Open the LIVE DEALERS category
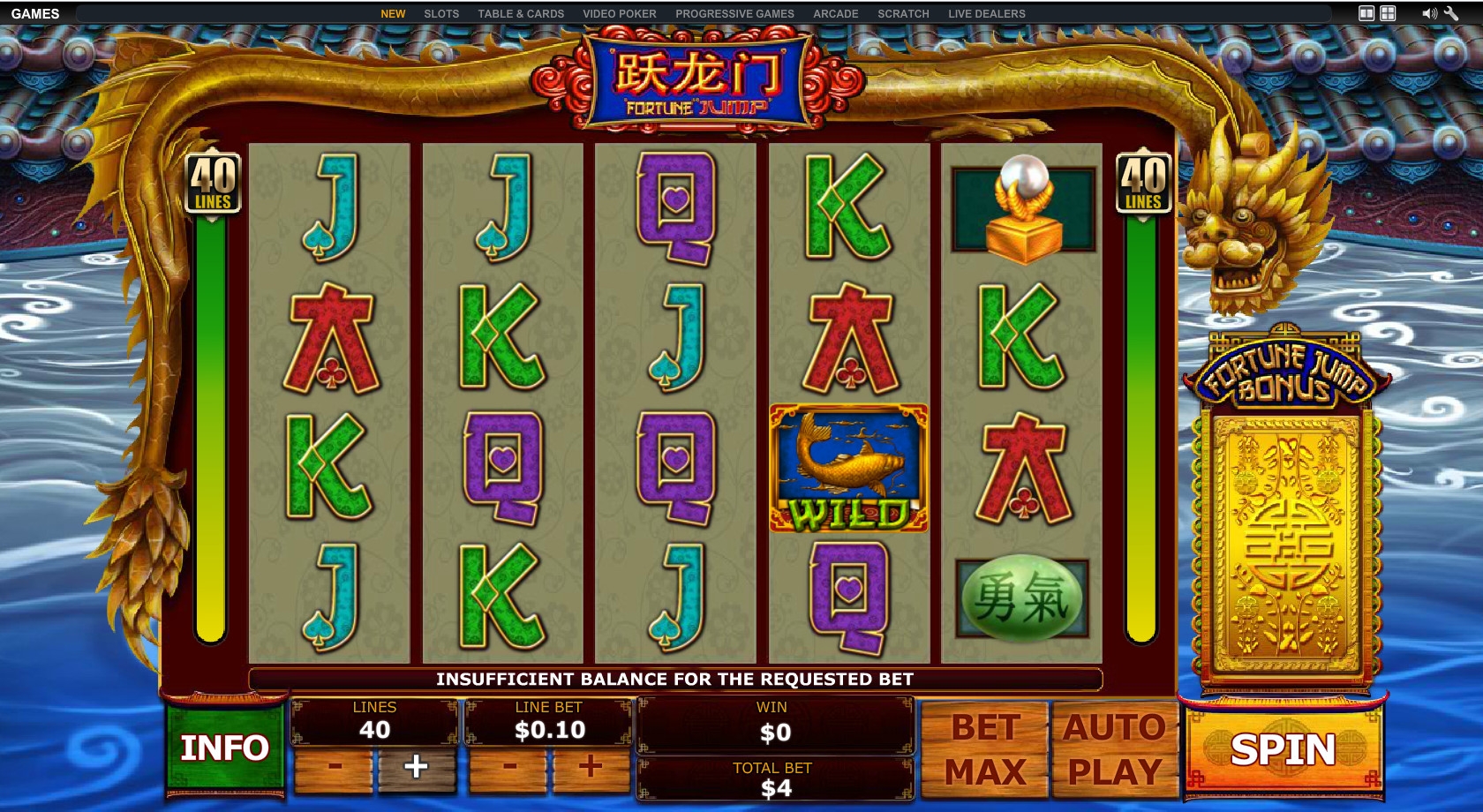This screenshot has height=812, width=1483. click(x=987, y=14)
